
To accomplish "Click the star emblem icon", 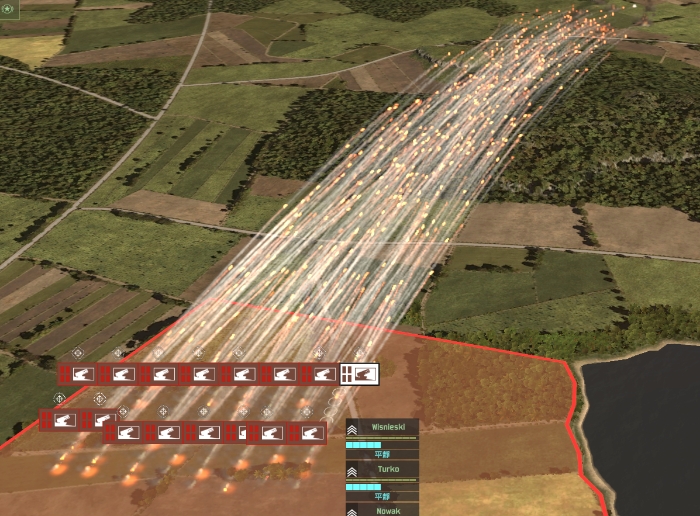I will 7,7.
